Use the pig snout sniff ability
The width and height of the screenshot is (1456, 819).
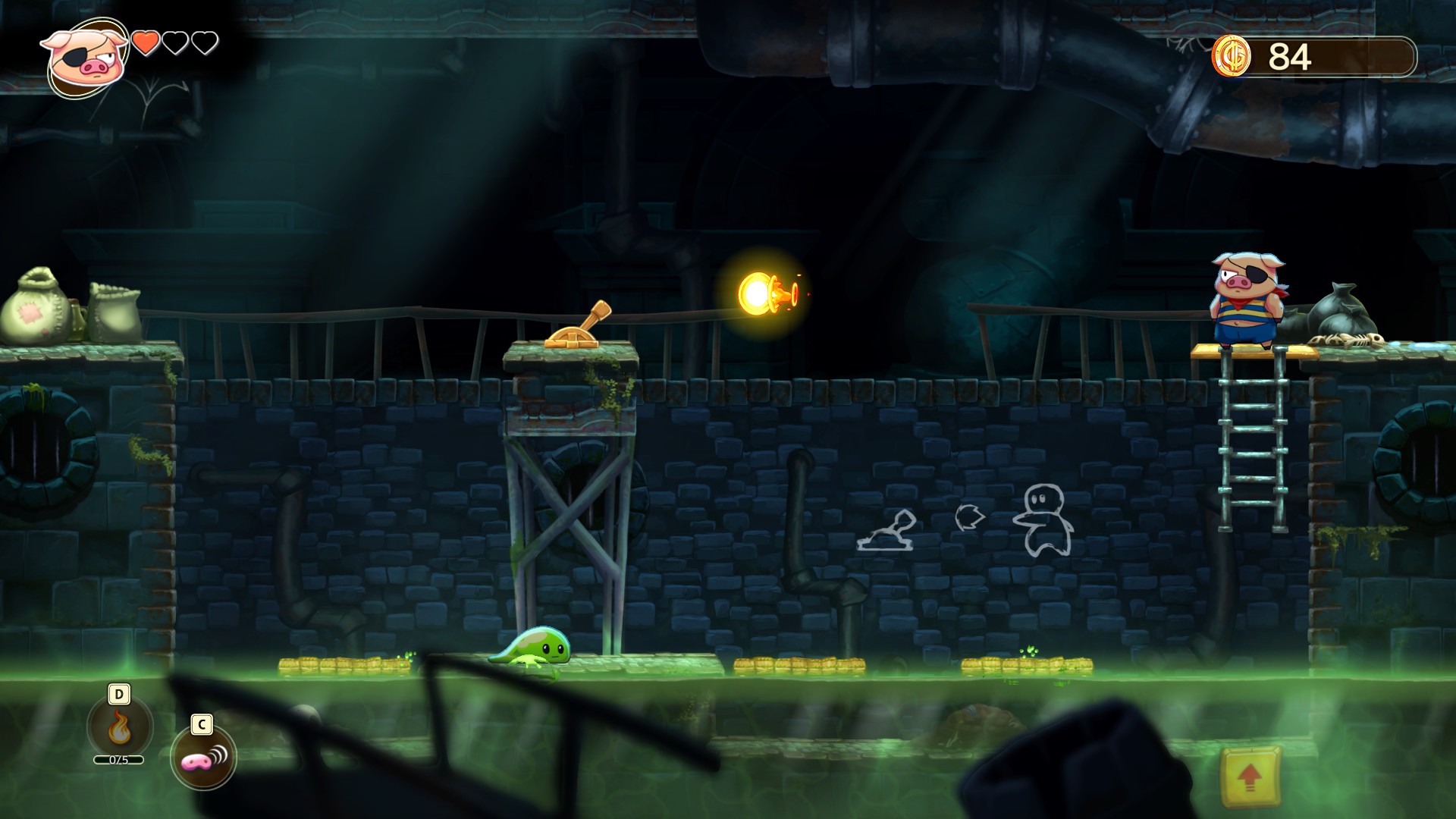coord(202,758)
